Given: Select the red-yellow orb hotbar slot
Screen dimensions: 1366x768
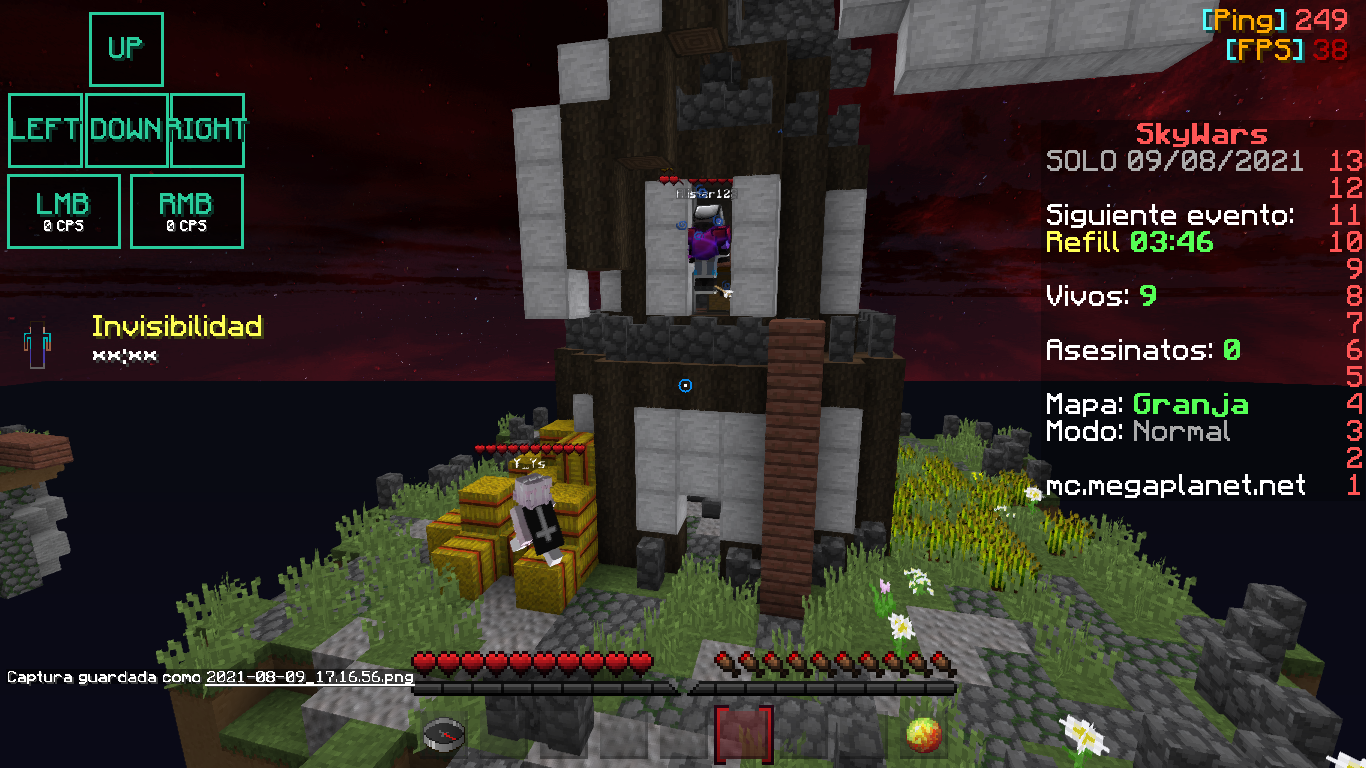Looking at the screenshot, I should (924, 736).
